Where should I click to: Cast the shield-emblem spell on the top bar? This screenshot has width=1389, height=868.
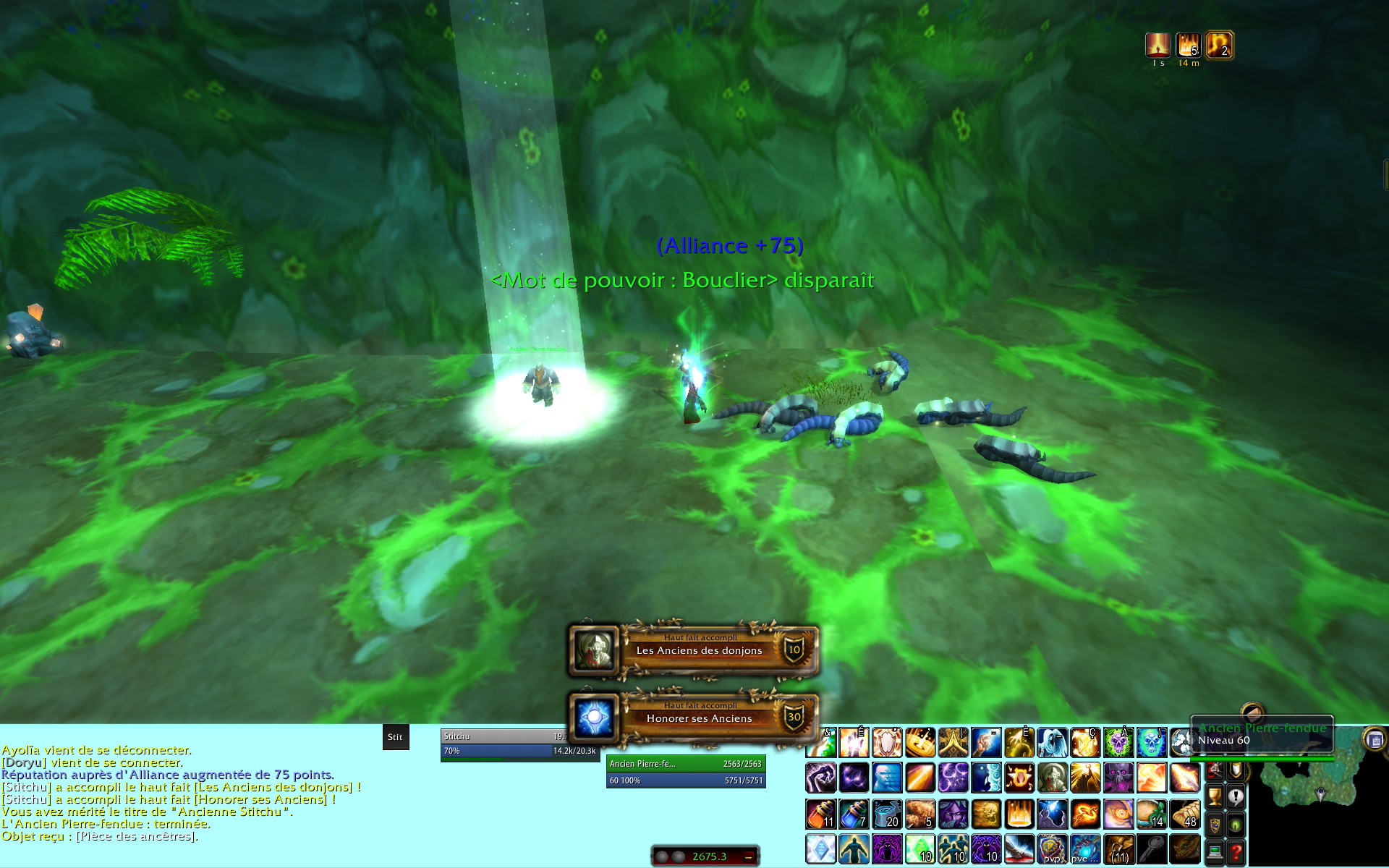(x=887, y=743)
